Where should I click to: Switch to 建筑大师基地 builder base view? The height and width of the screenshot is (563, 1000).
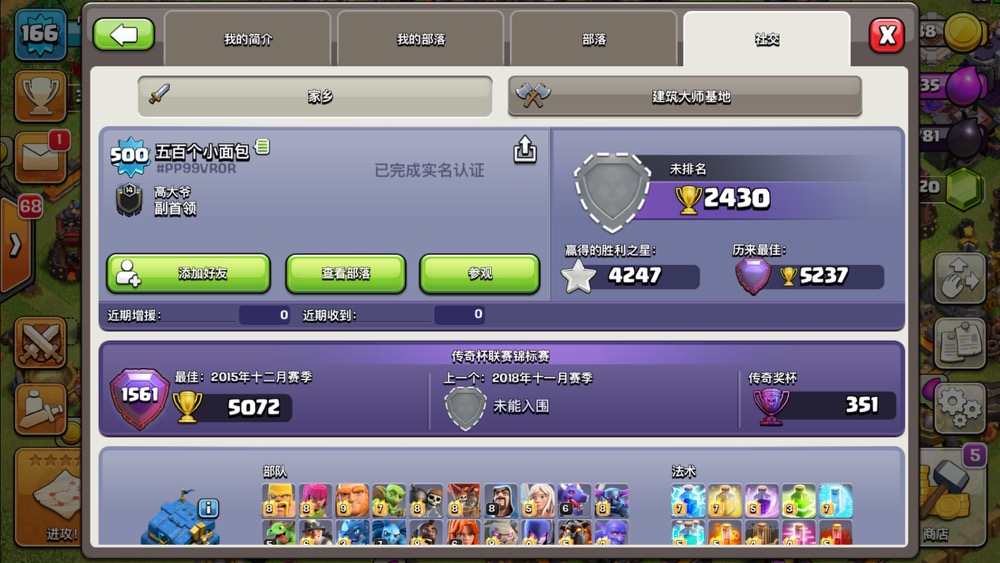[x=685, y=96]
